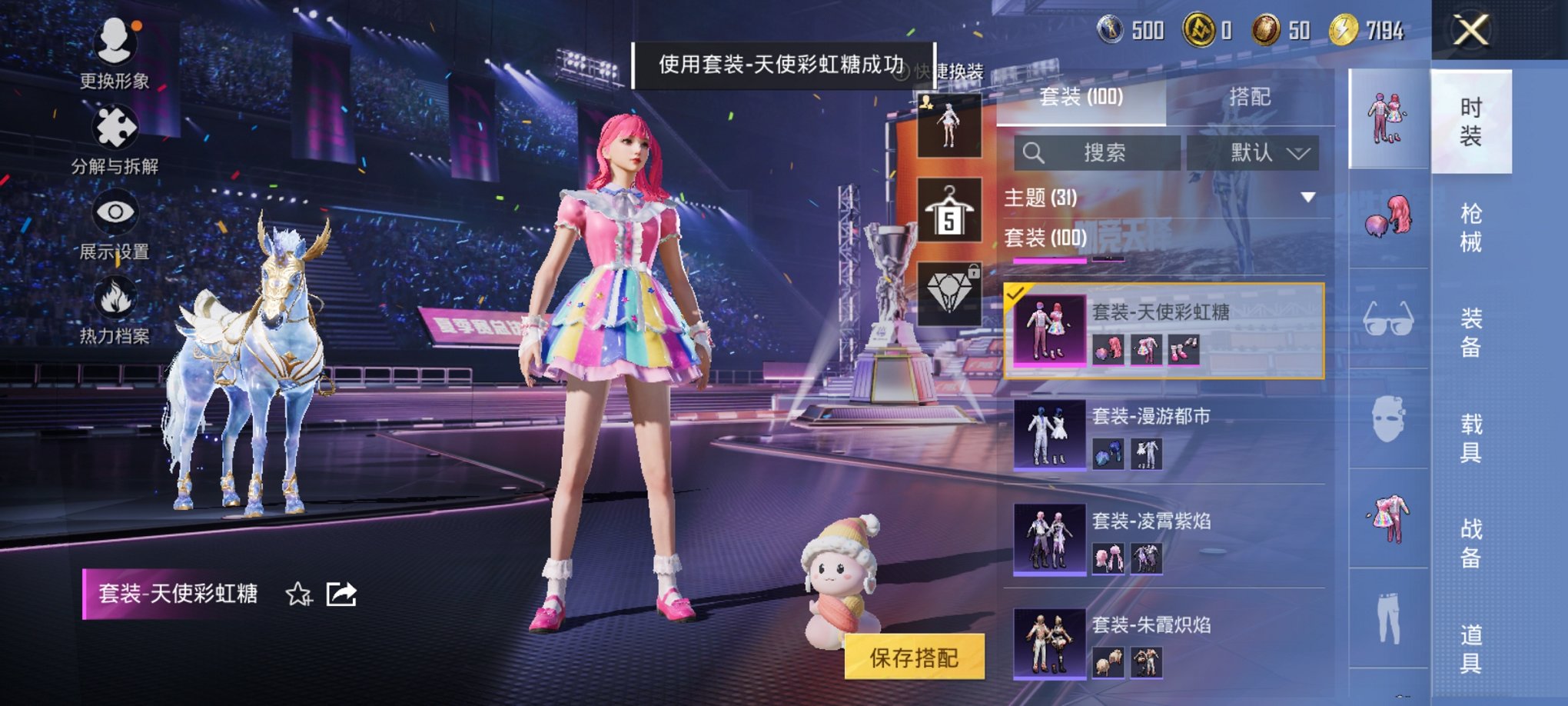
Task: Collapse the 主题 (31) section
Action: (x=1308, y=196)
